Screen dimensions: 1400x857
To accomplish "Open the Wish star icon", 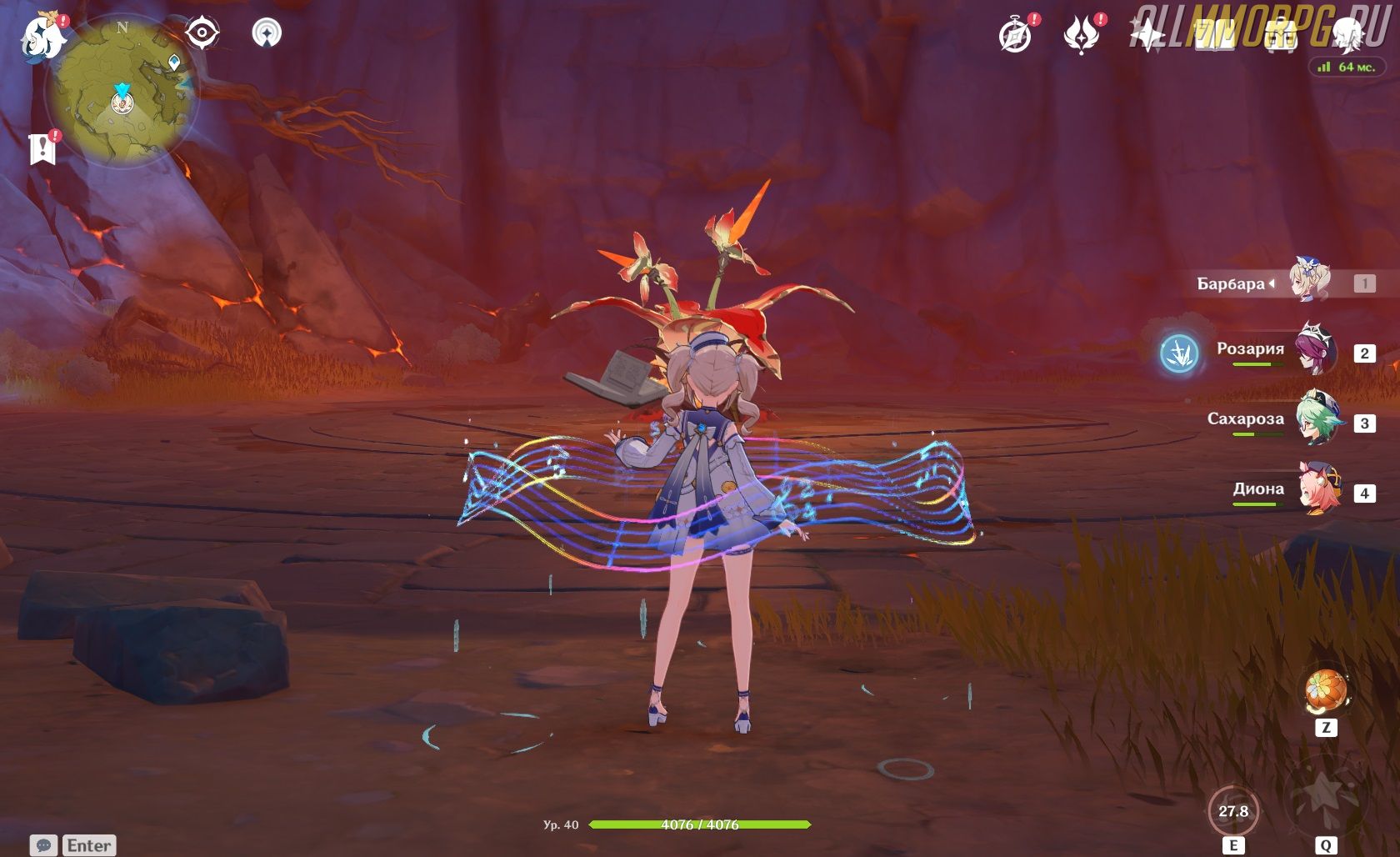I will [x=1147, y=35].
